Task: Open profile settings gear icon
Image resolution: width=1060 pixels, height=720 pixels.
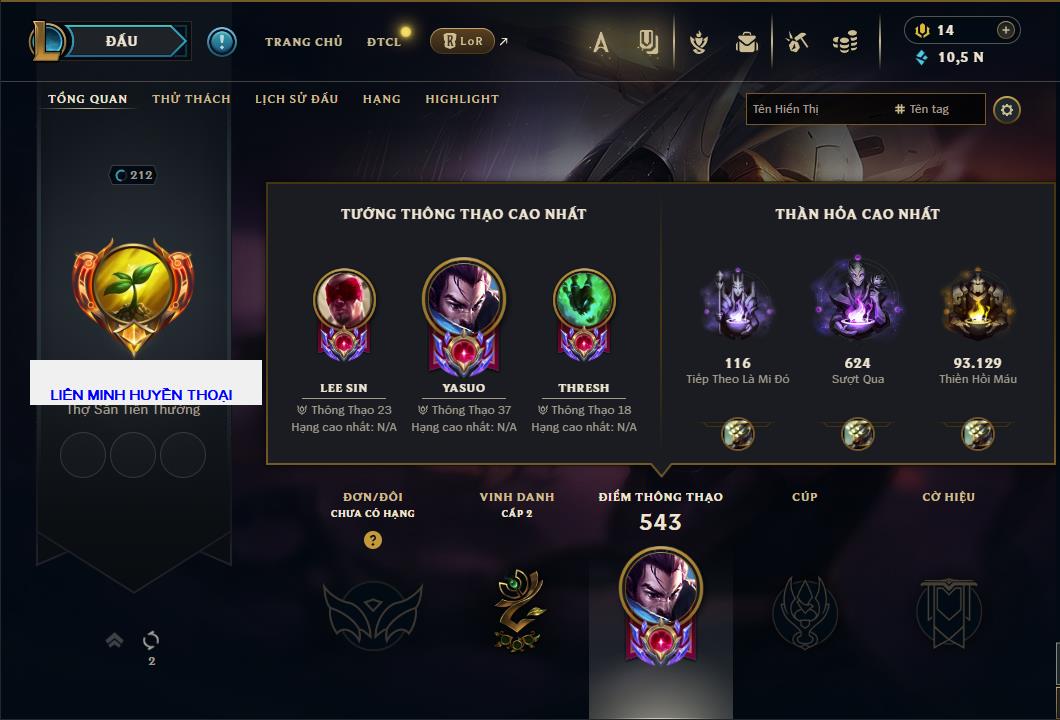Action: coord(1007,109)
